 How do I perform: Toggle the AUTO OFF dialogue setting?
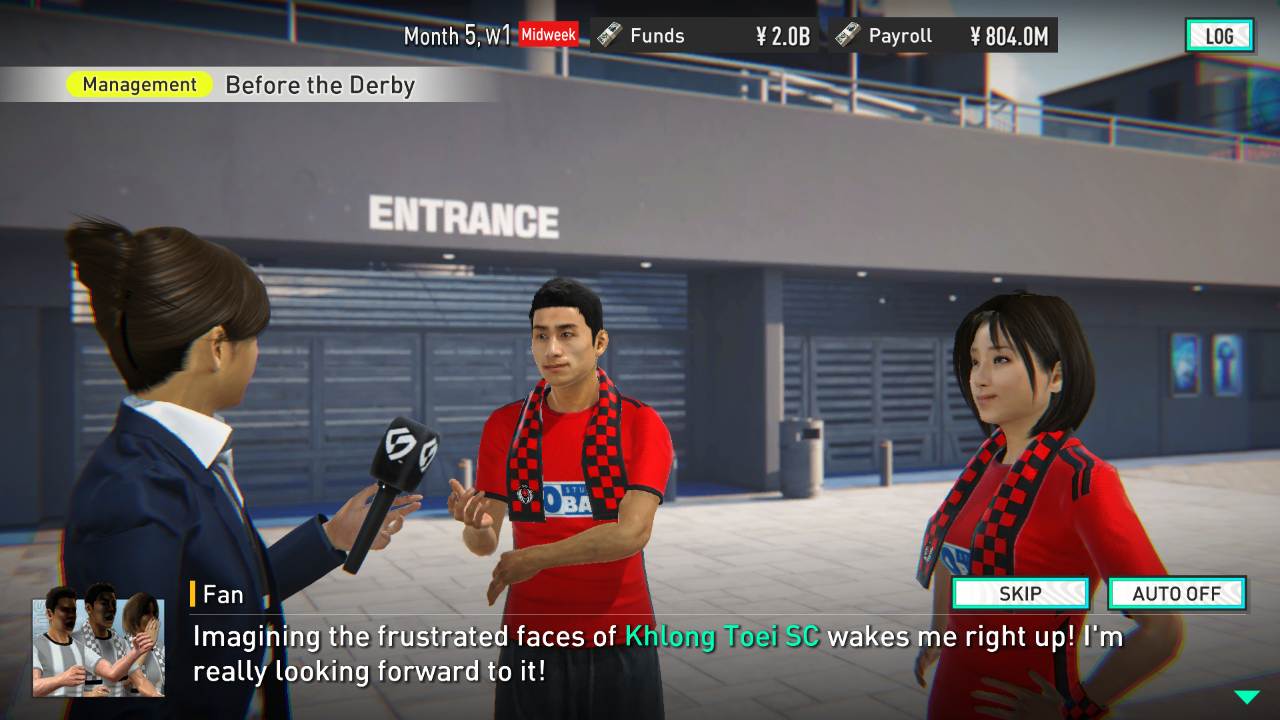click(x=1176, y=593)
